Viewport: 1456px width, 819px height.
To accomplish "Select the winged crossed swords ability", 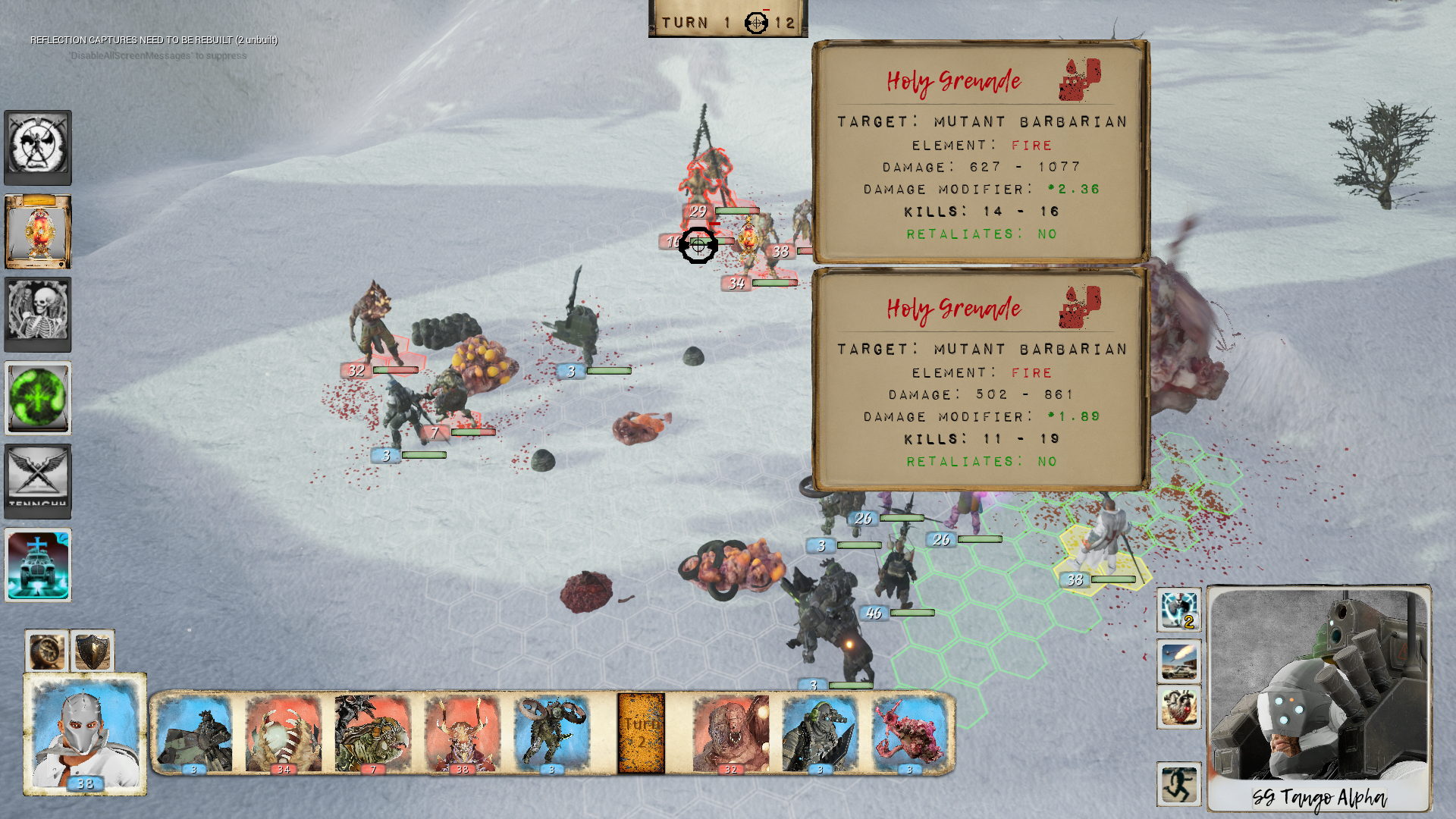I will click(38, 481).
